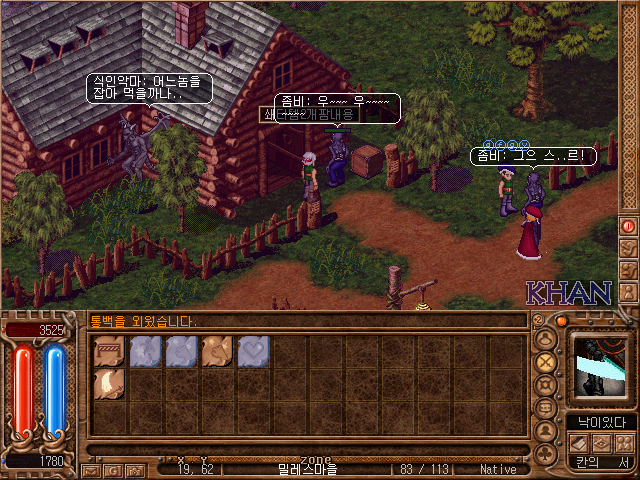Select the character portrait with glowing blade
640x480 pixels.
coord(600,368)
